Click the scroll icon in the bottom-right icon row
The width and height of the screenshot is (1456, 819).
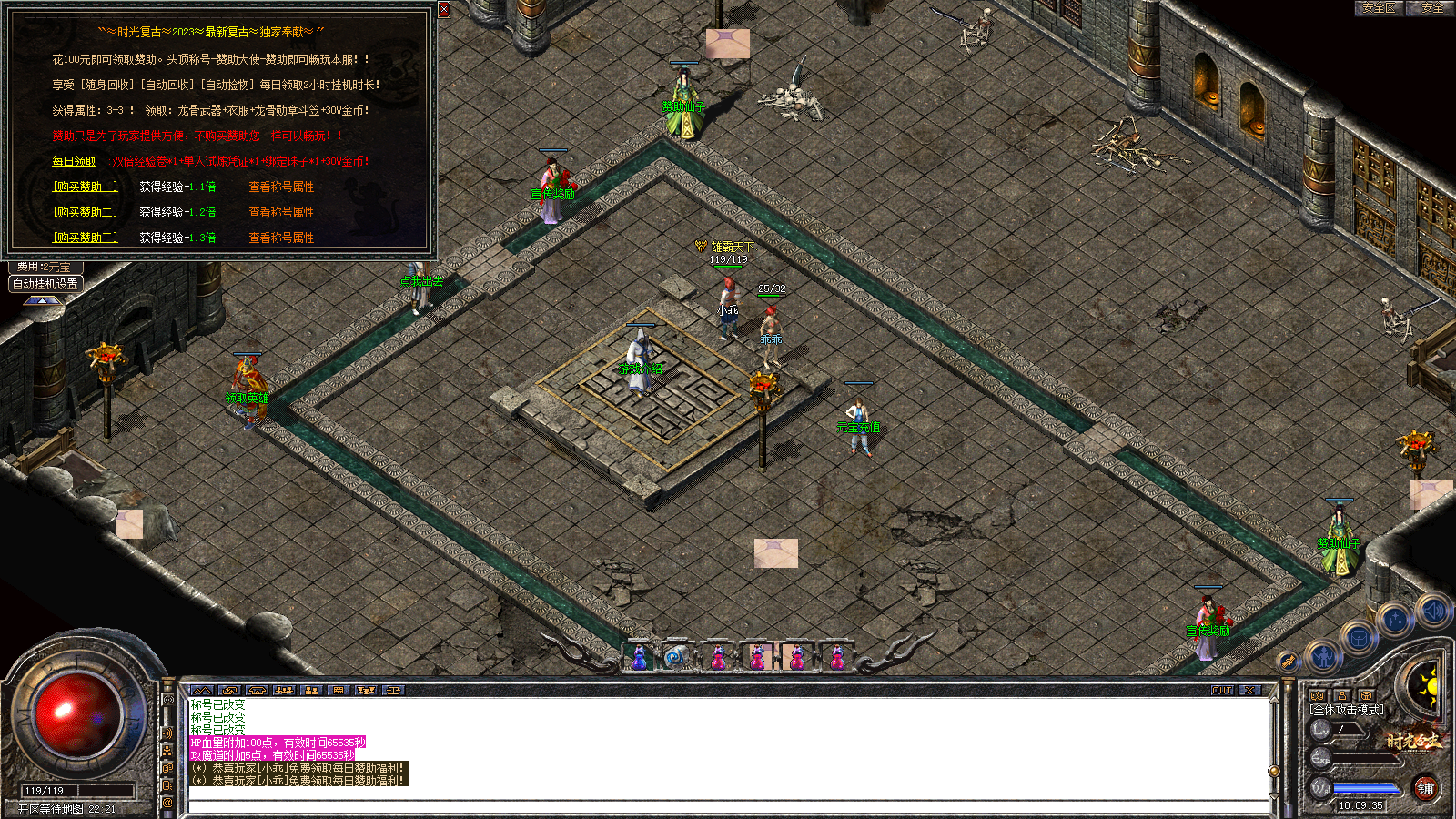[x=1288, y=662]
